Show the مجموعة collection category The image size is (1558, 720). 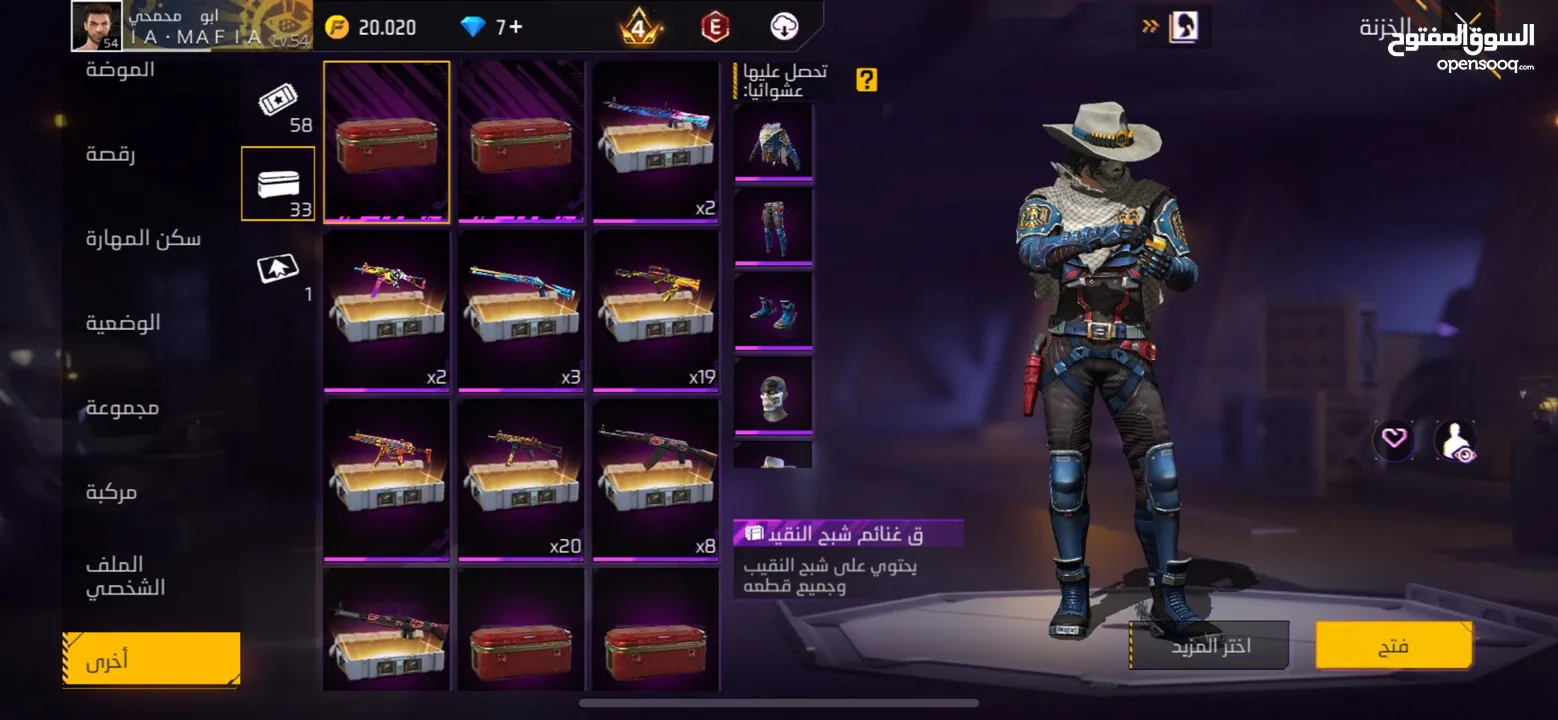tap(122, 407)
